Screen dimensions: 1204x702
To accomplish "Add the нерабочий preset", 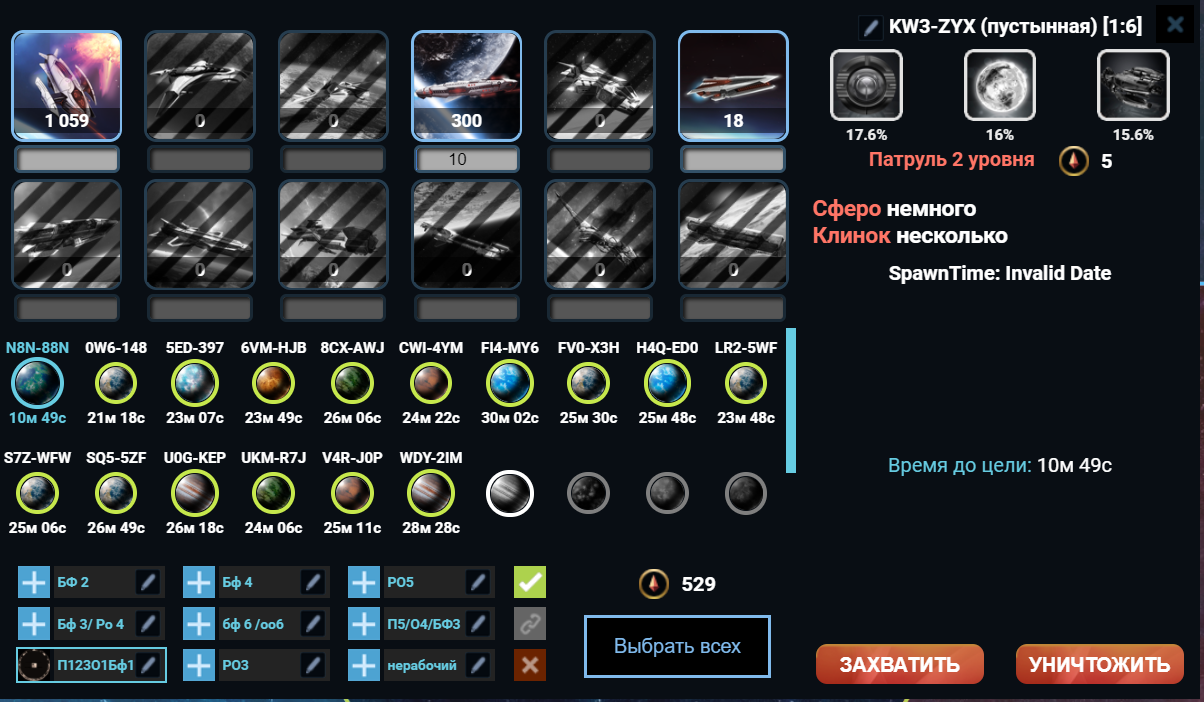I will pyautogui.click(x=364, y=664).
